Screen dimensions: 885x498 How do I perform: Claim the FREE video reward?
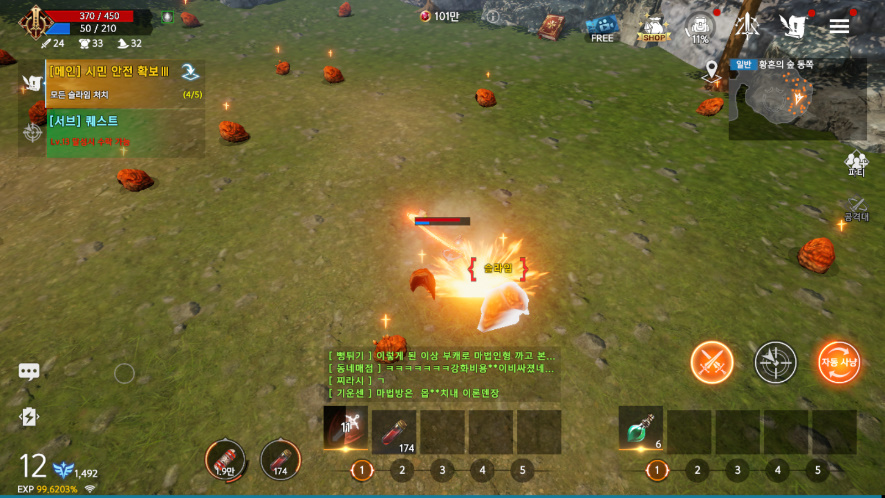pos(601,28)
